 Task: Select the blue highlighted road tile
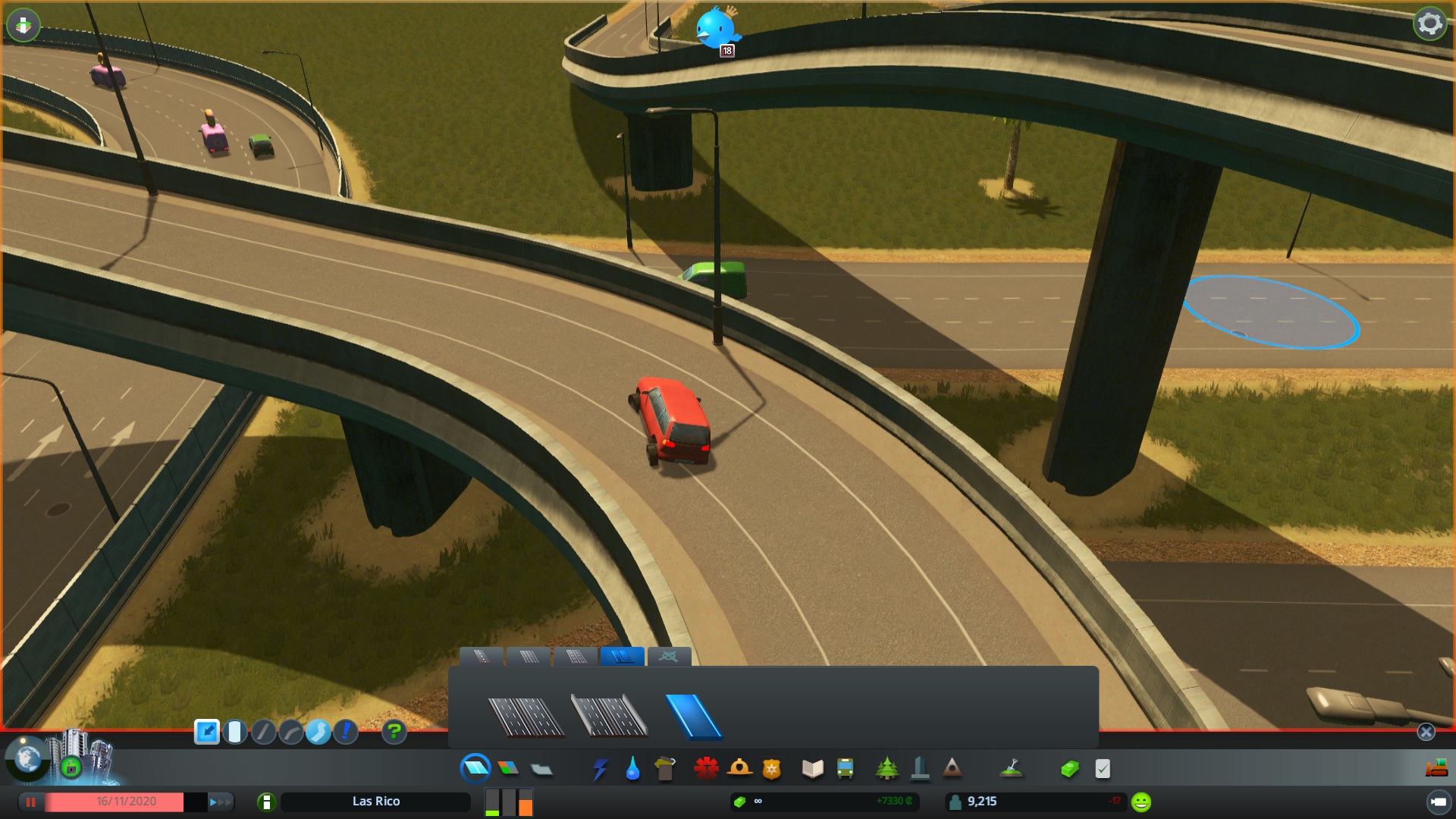coord(693,716)
